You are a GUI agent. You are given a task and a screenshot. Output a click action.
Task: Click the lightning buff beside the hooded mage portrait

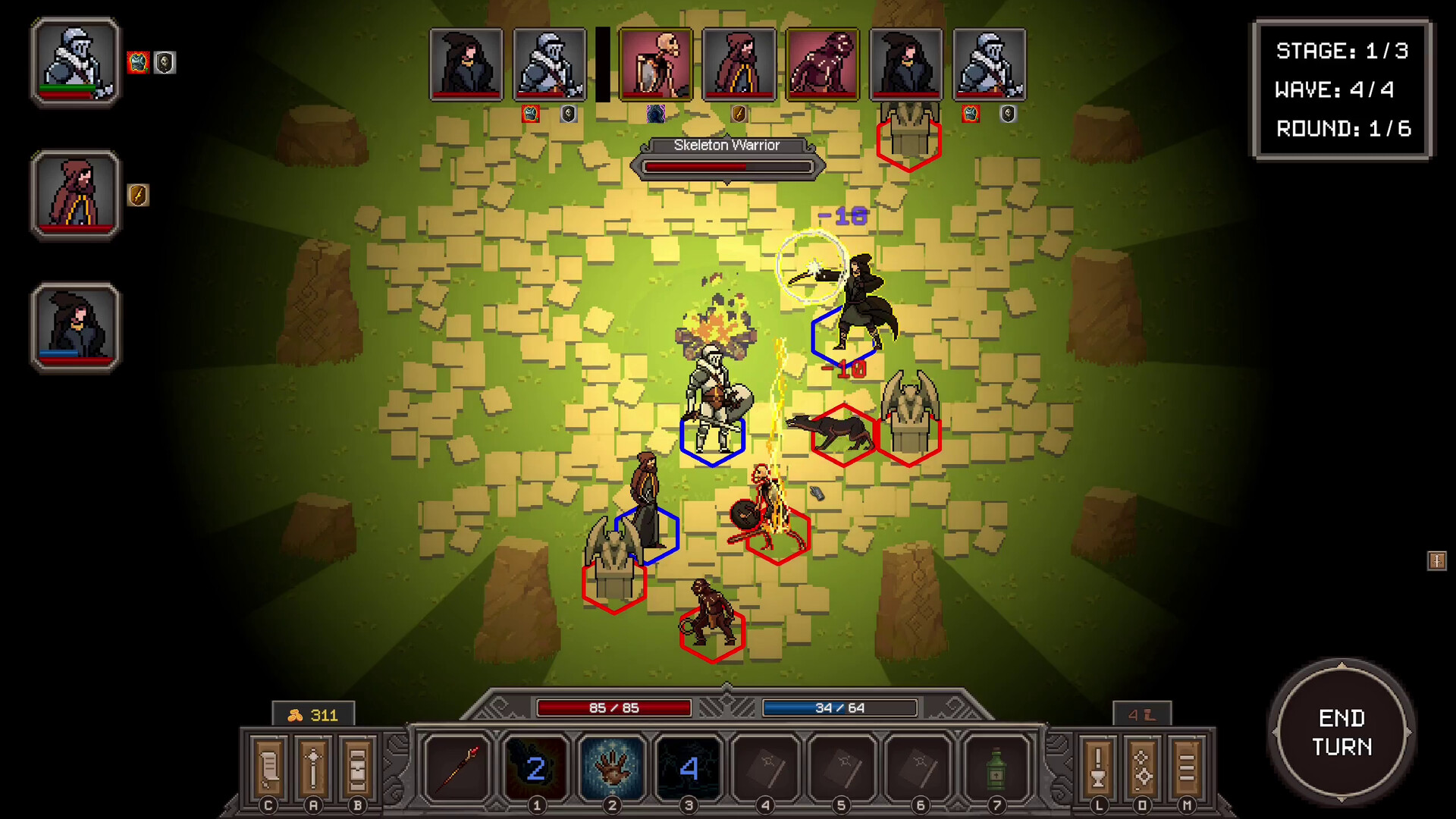(137, 196)
